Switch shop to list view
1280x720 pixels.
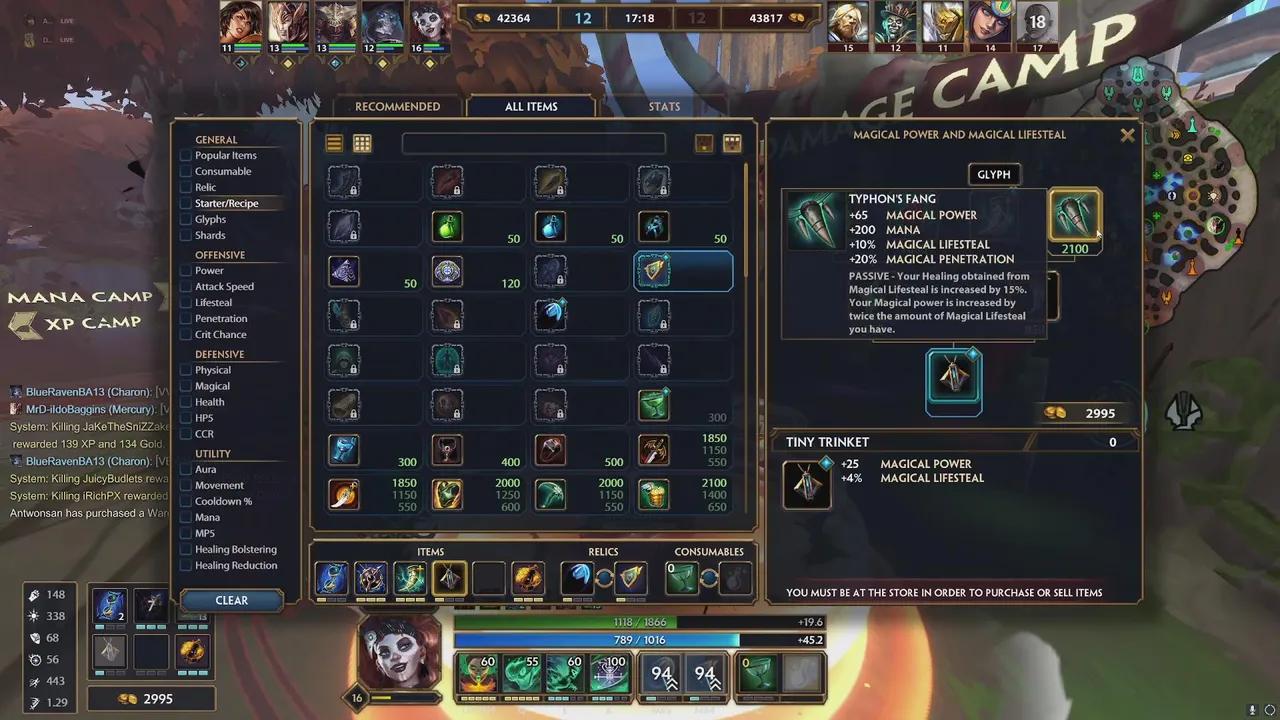click(x=334, y=144)
